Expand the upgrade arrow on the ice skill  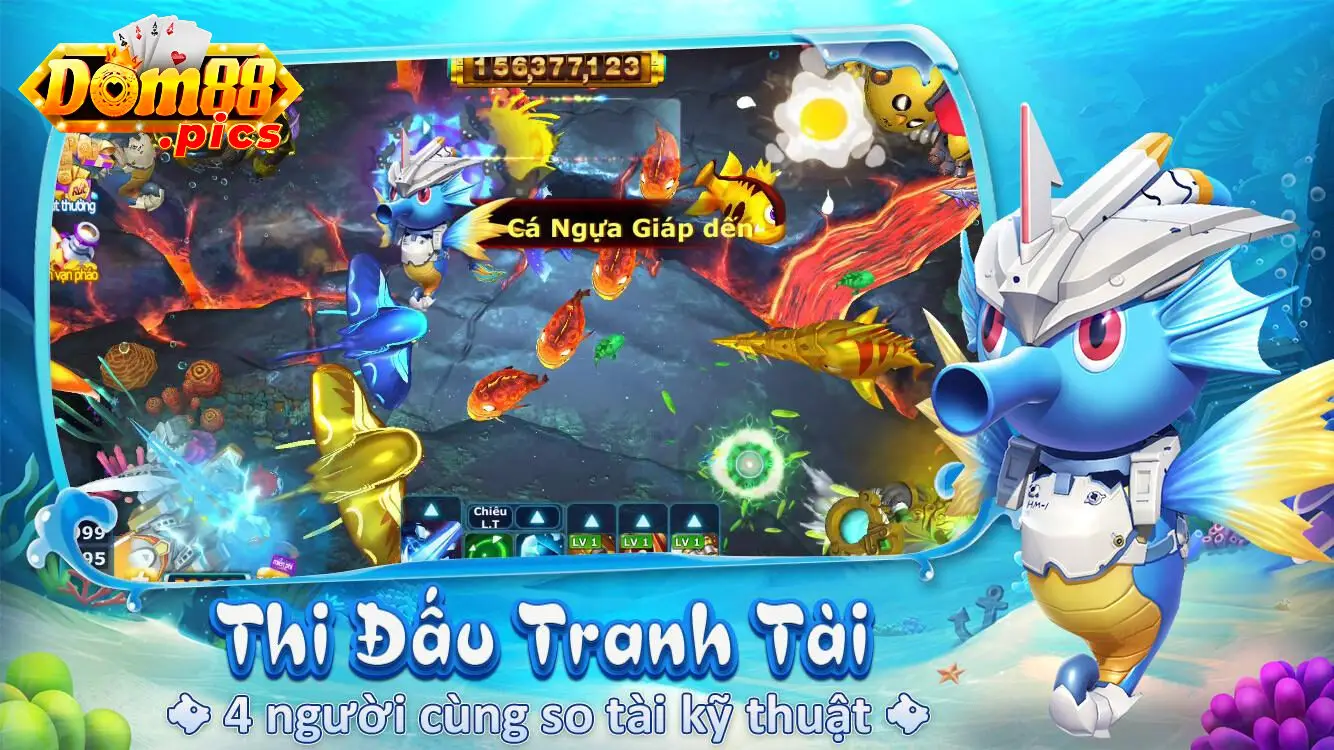[538, 517]
